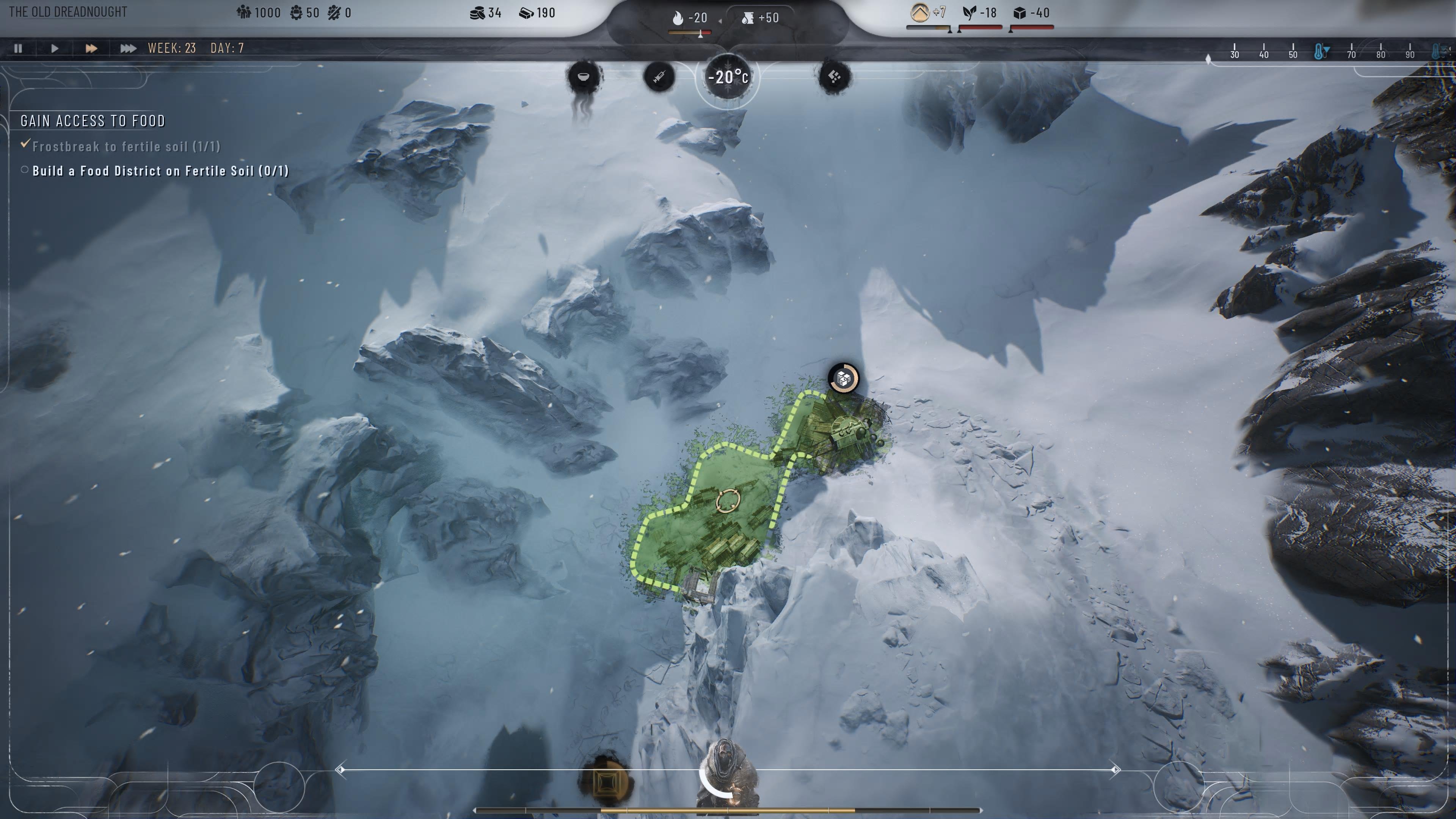Viewport: 1456px width, 819px height.
Task: Open the funds panel via the coins icon
Action: (x=478, y=13)
